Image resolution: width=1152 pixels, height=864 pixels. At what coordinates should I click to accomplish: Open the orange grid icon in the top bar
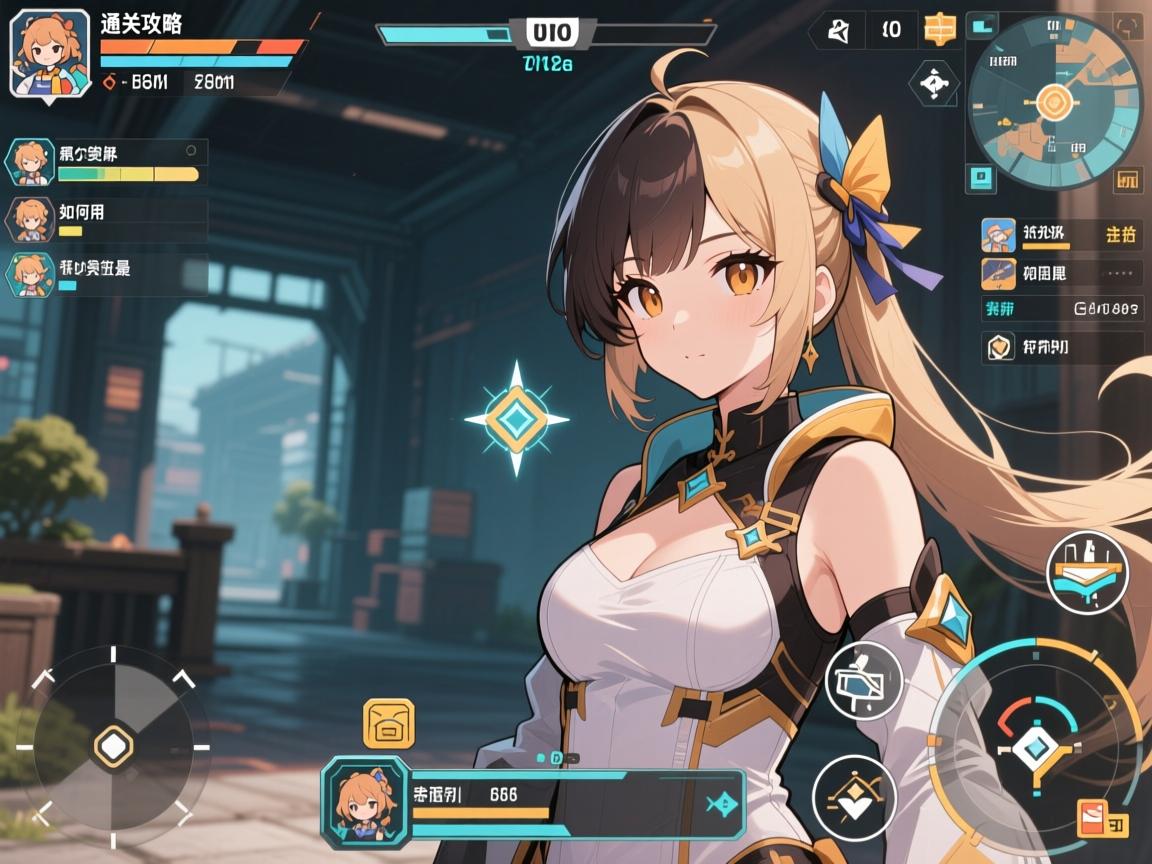tap(940, 30)
